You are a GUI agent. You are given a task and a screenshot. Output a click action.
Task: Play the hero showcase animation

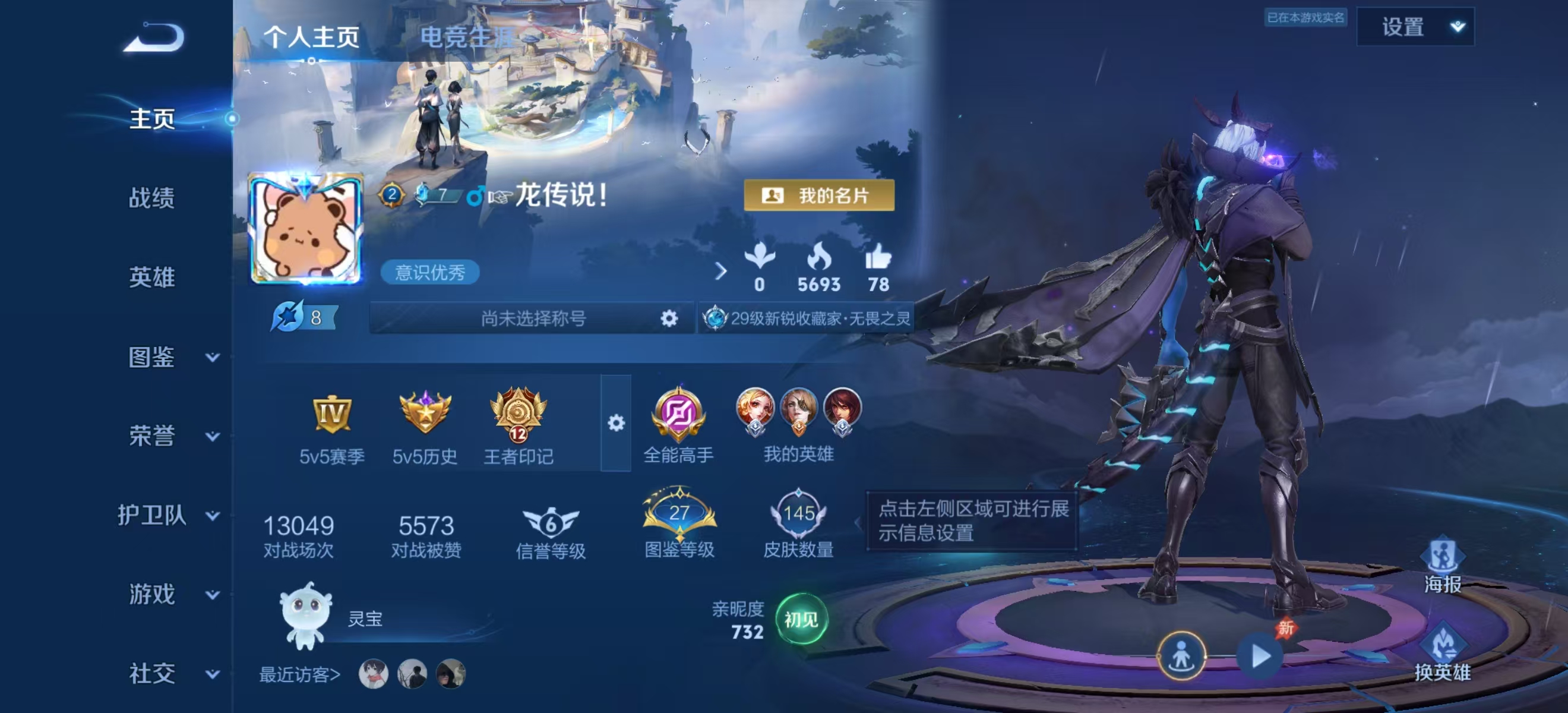pos(1260,657)
